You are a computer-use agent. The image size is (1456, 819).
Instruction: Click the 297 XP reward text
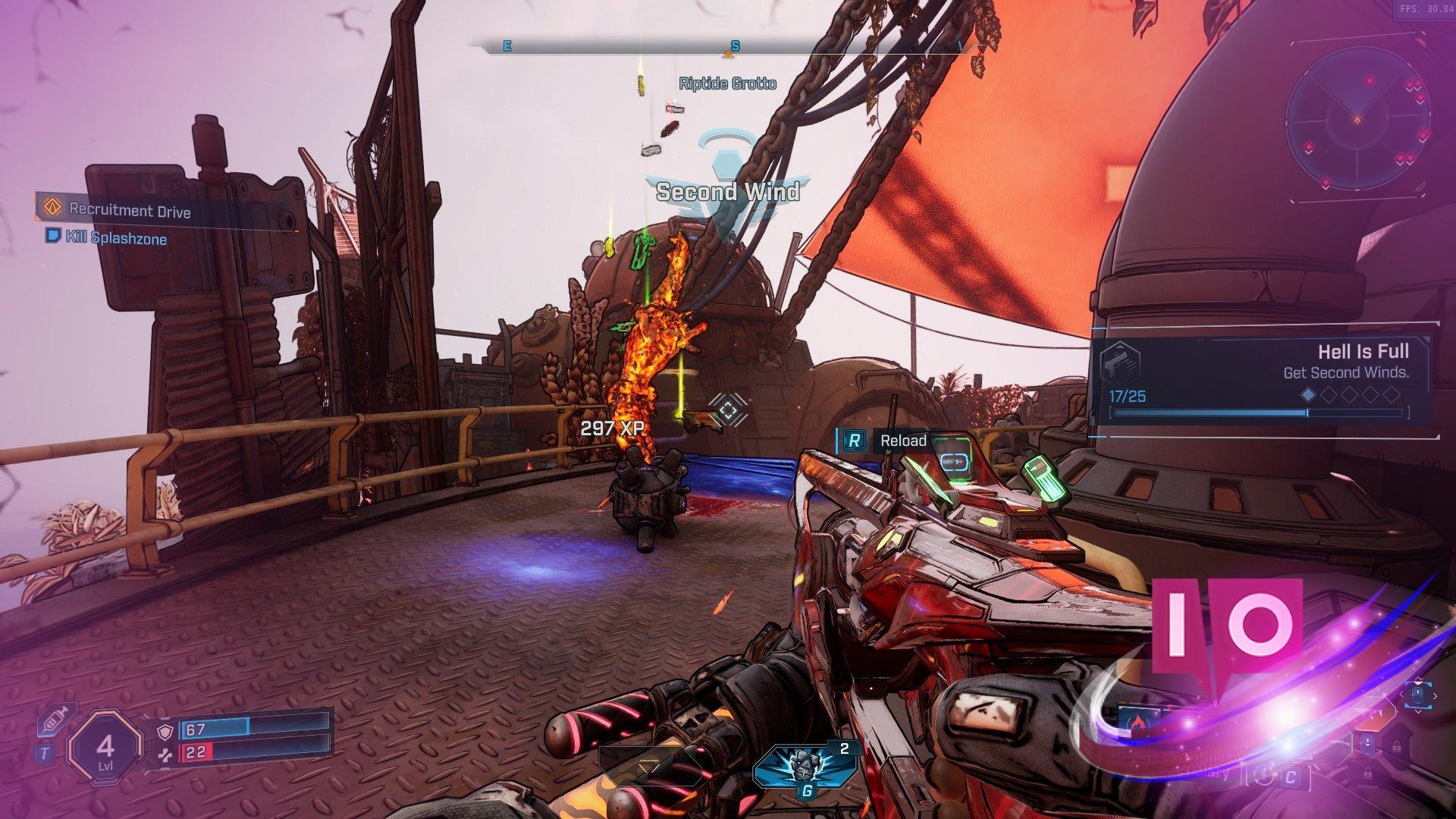612,427
